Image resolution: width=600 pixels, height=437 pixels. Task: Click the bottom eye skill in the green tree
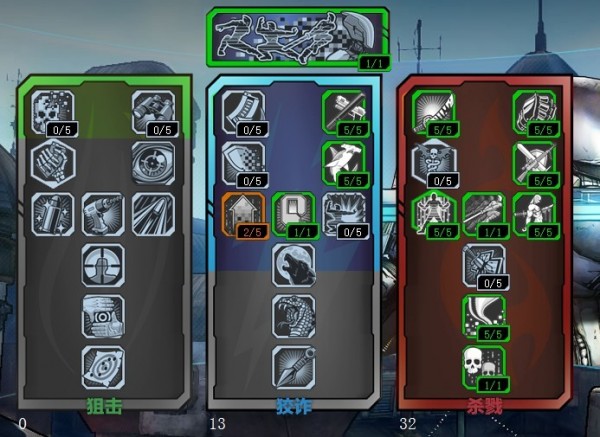[103, 366]
